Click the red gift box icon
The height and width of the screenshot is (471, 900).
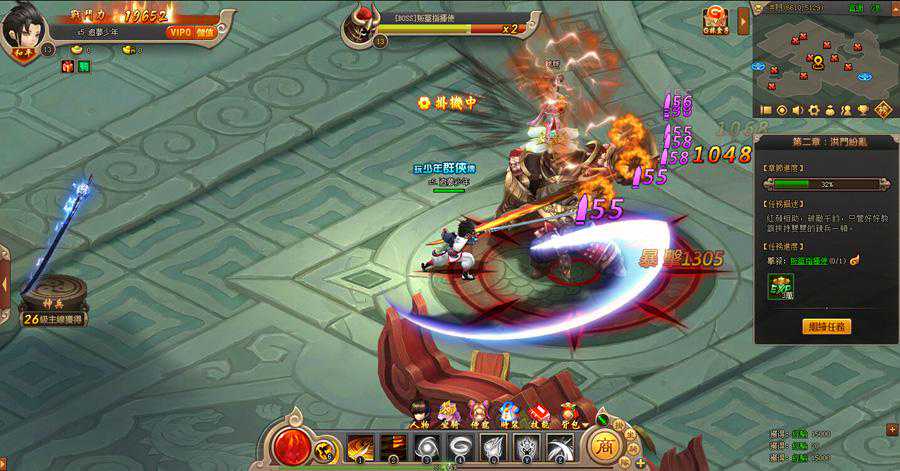[x=69, y=65]
